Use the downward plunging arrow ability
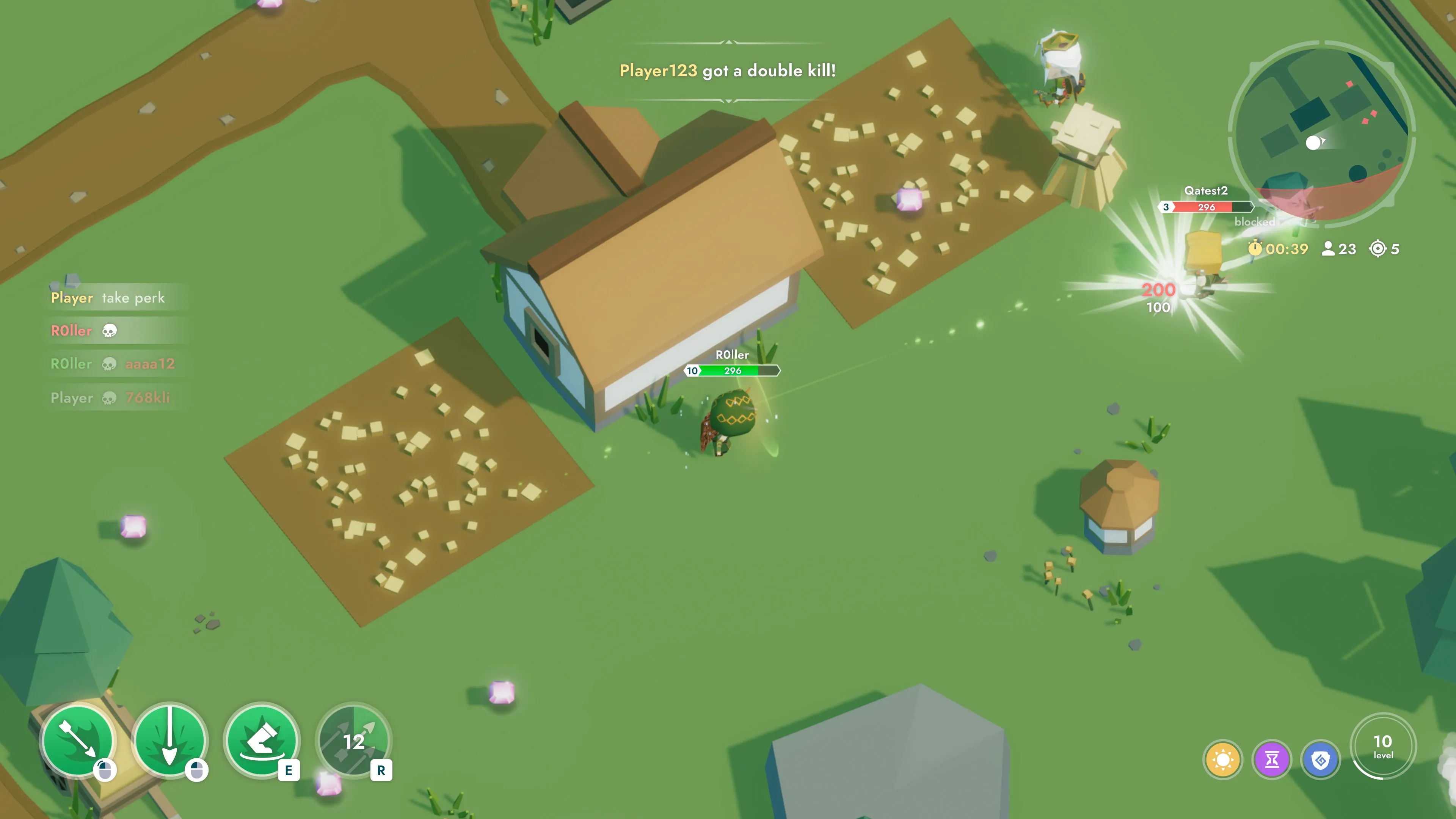 pyautogui.click(x=169, y=741)
